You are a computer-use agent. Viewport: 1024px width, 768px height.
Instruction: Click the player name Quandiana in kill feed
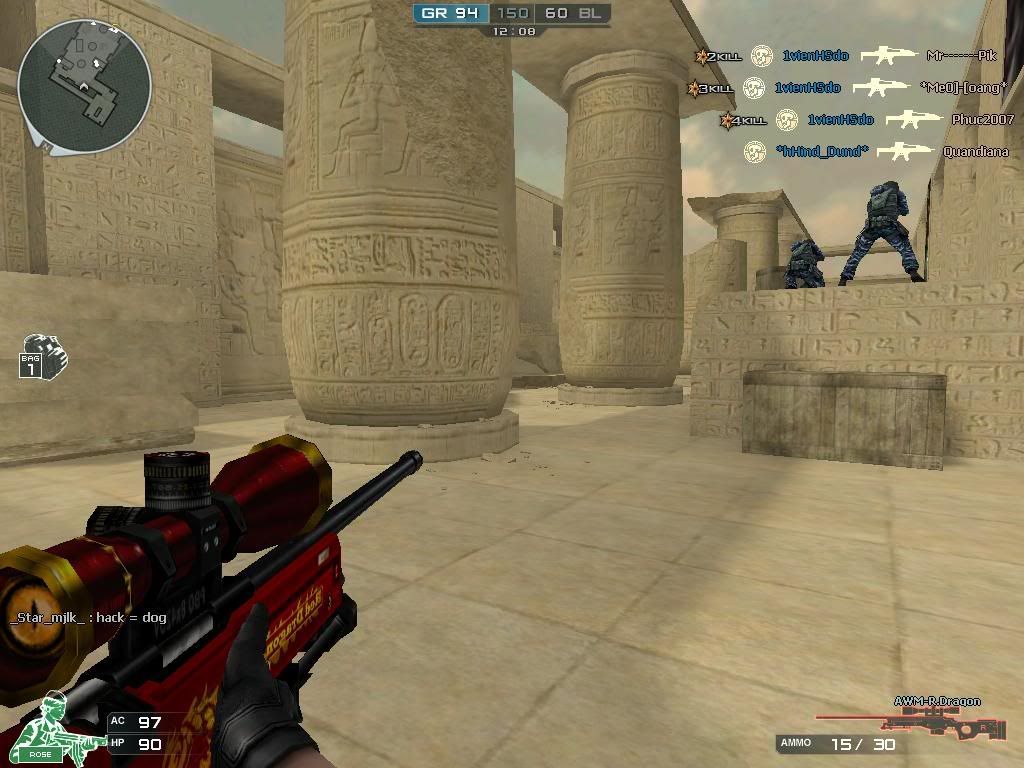click(x=975, y=152)
